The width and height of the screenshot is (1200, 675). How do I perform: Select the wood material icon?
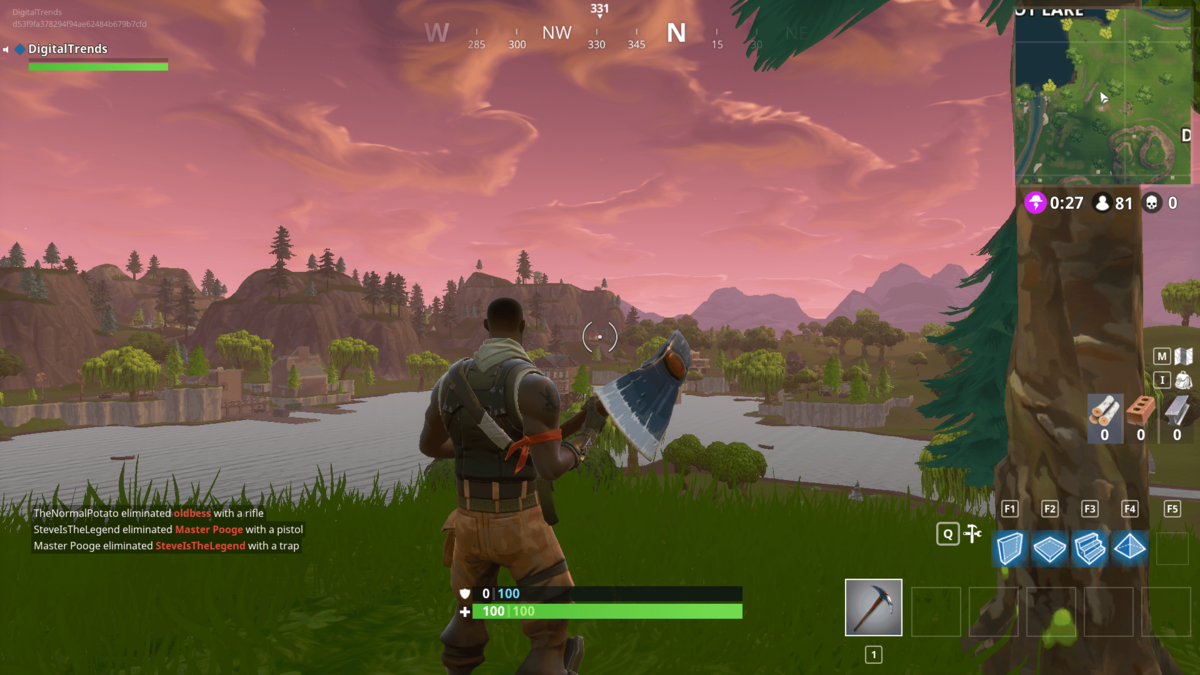point(1104,411)
